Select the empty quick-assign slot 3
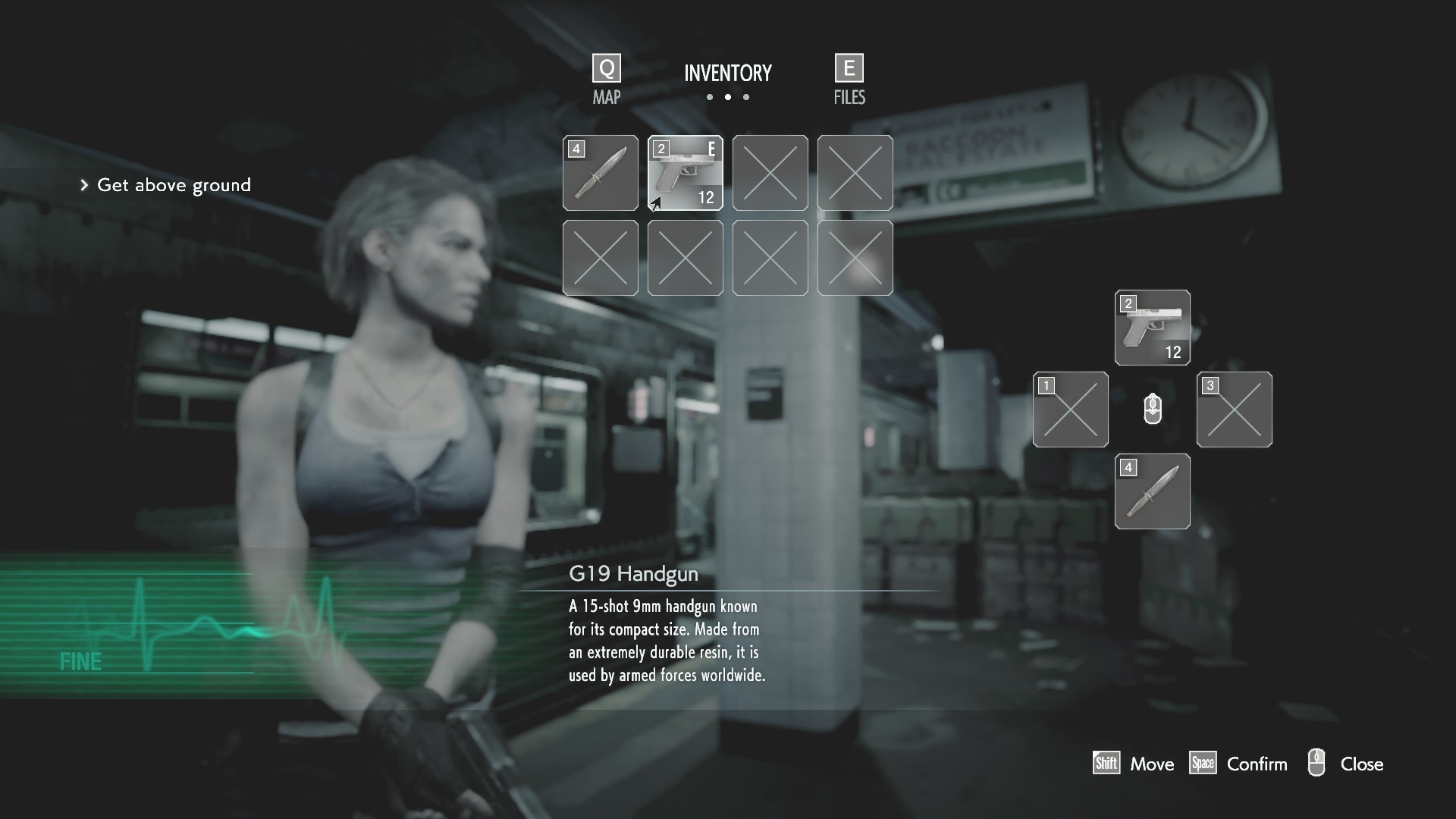Viewport: 1456px width, 819px height. pos(1234,409)
